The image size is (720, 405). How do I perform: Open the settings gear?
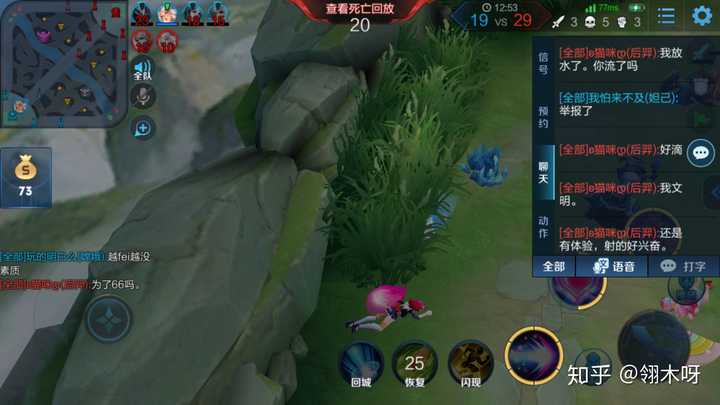702,16
